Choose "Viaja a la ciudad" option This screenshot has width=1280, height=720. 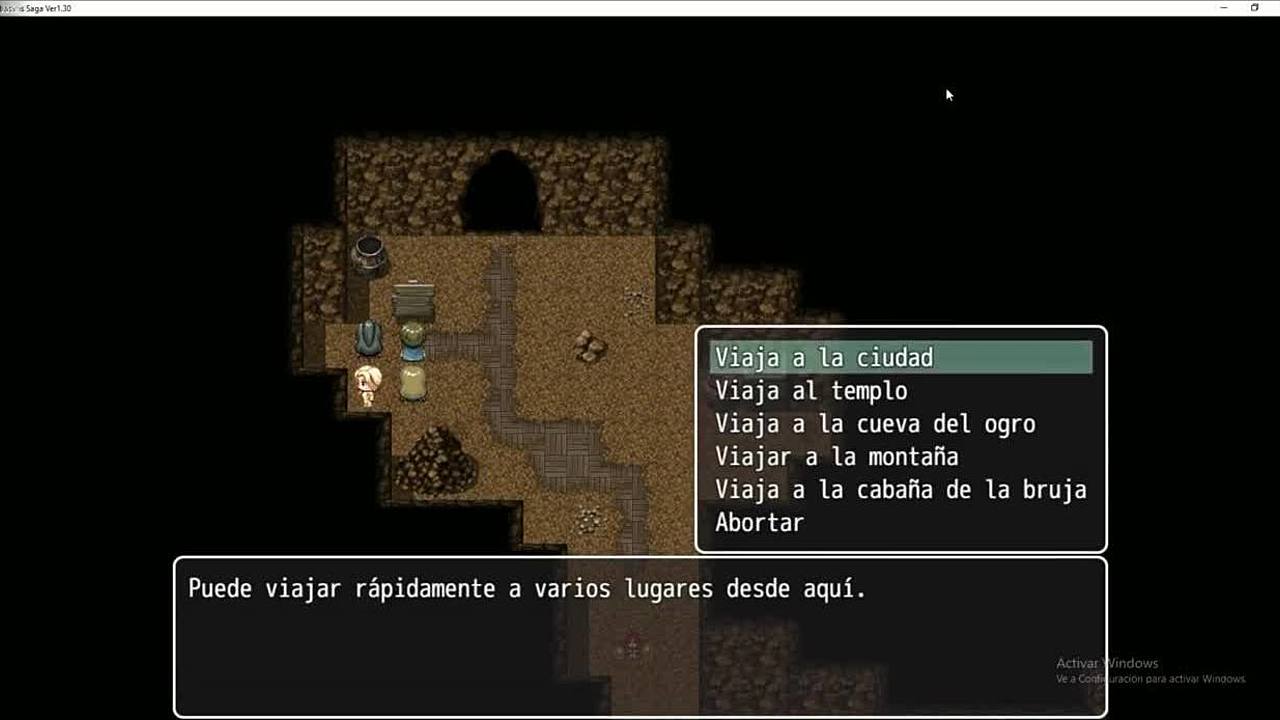pos(823,358)
